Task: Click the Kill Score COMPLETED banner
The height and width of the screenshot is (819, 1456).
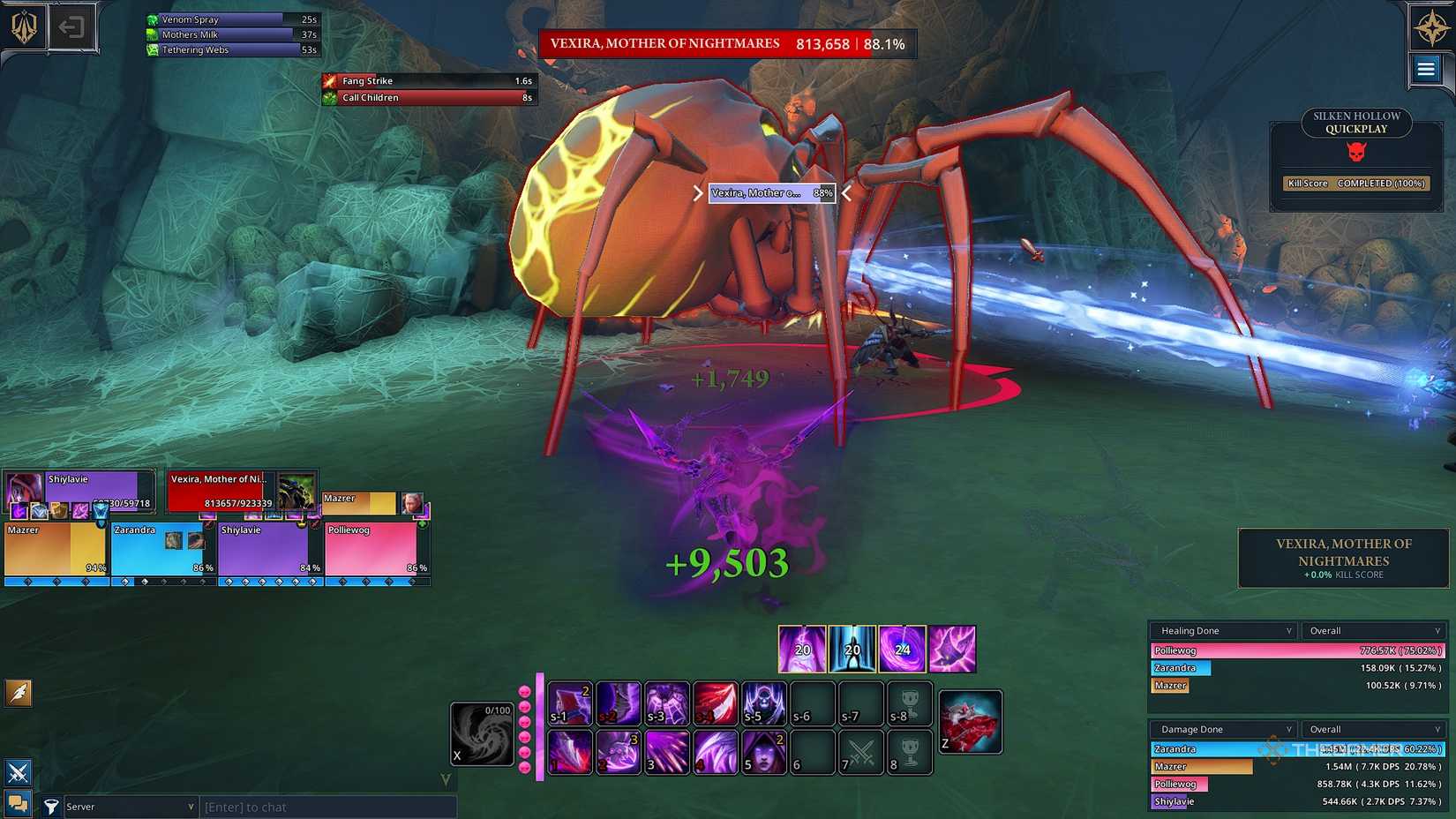Action: [x=1356, y=184]
